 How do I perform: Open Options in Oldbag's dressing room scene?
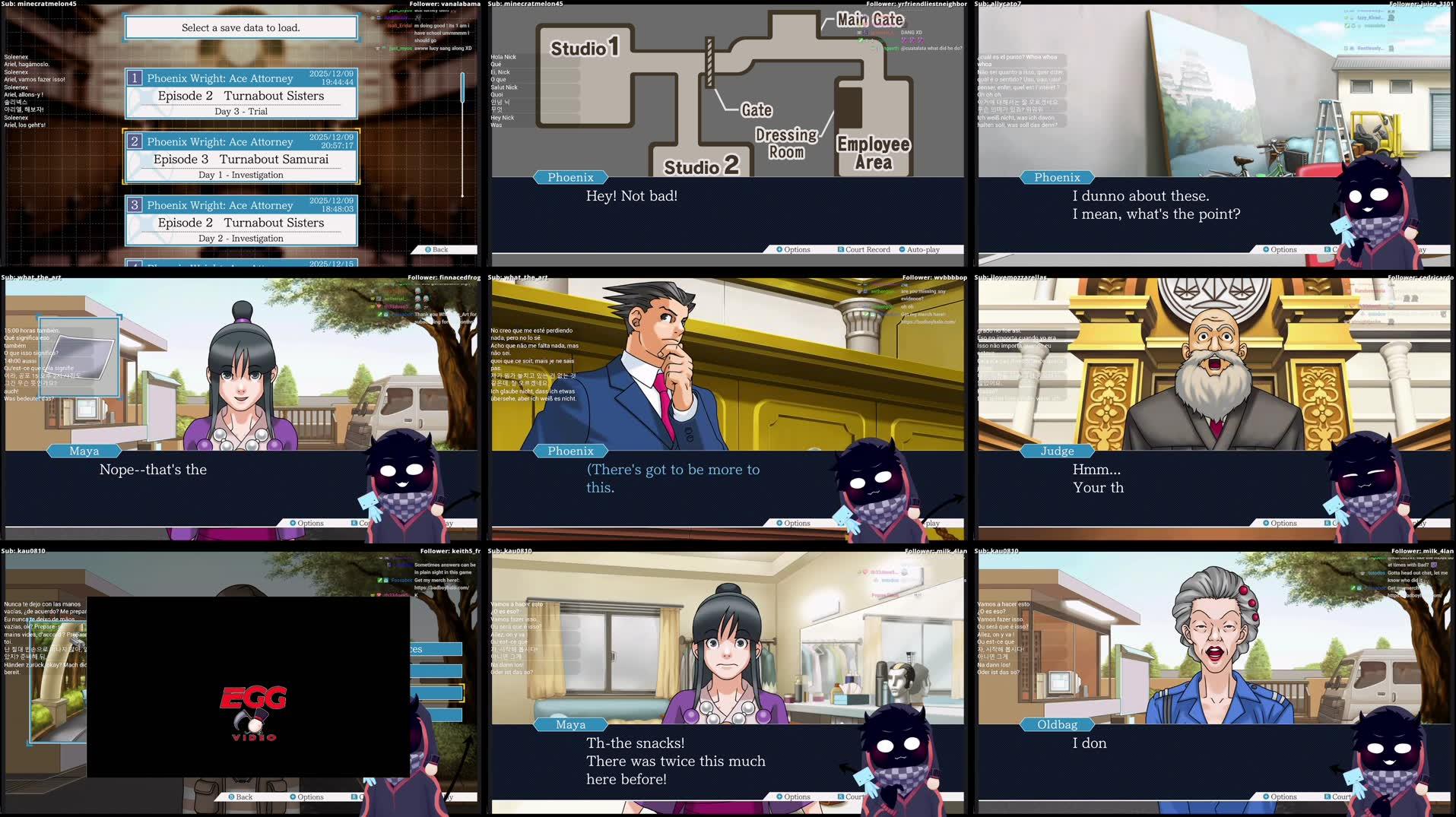(1280, 796)
